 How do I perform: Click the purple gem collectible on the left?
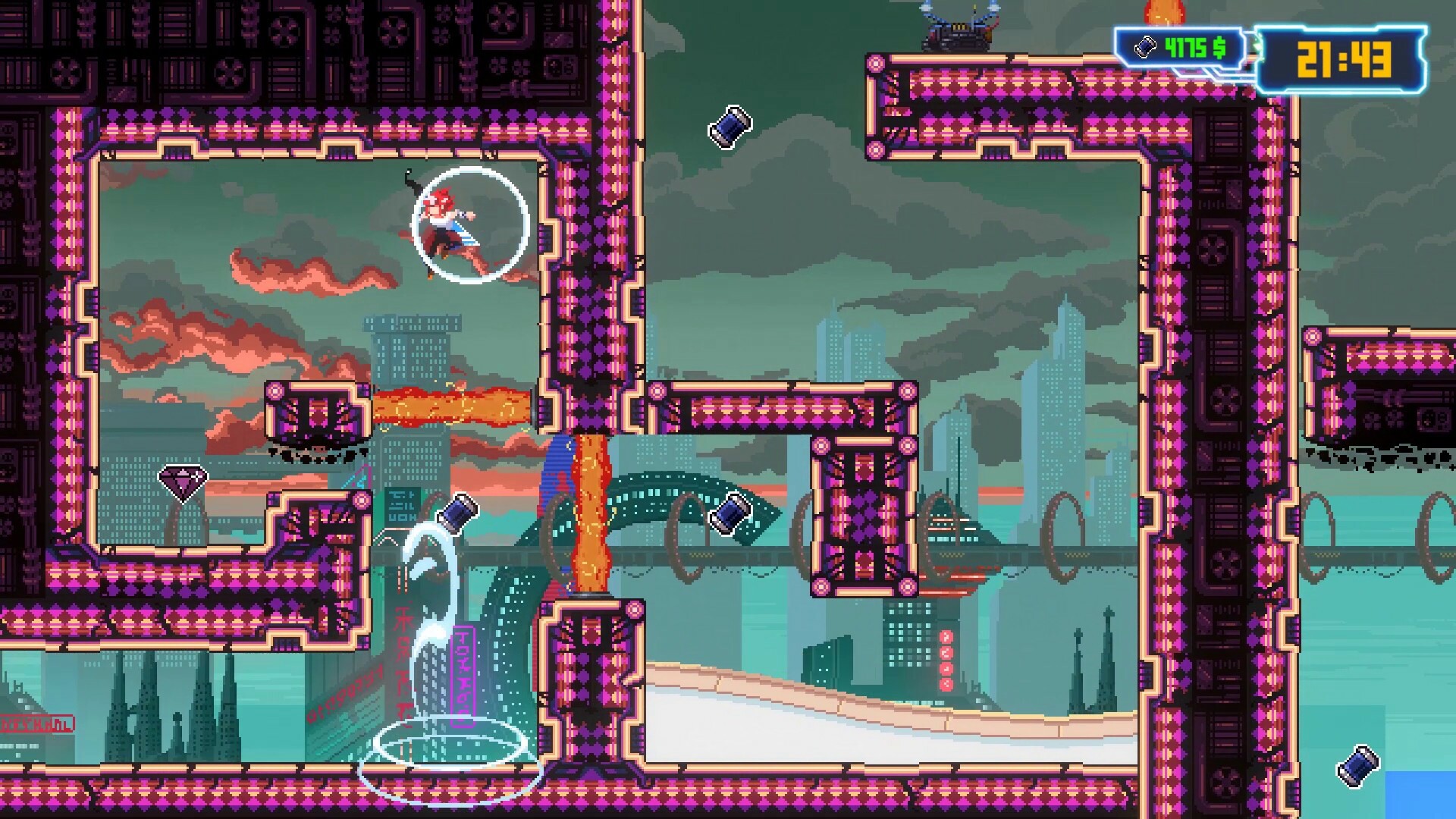coord(182,483)
